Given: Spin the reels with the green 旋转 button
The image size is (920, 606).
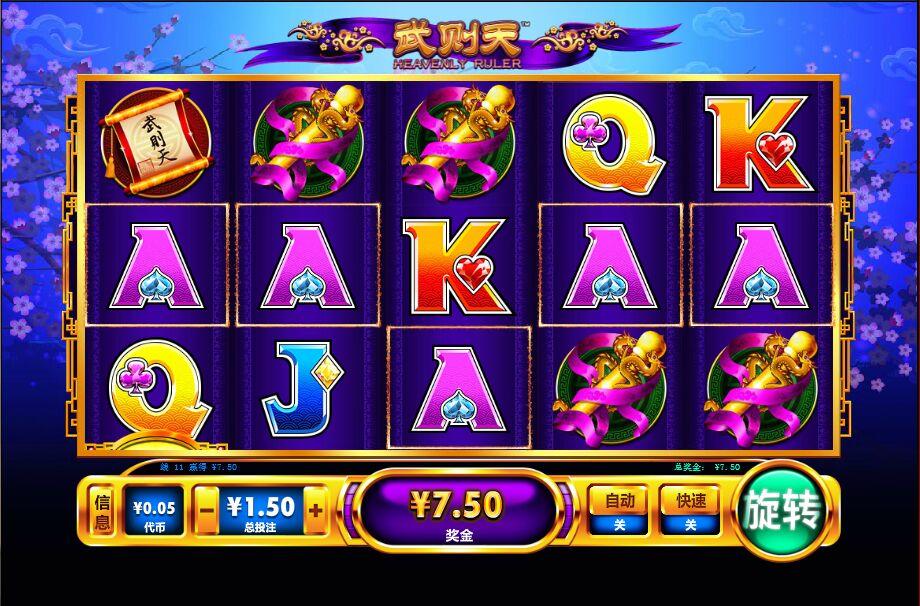Looking at the screenshot, I should 782,512.
